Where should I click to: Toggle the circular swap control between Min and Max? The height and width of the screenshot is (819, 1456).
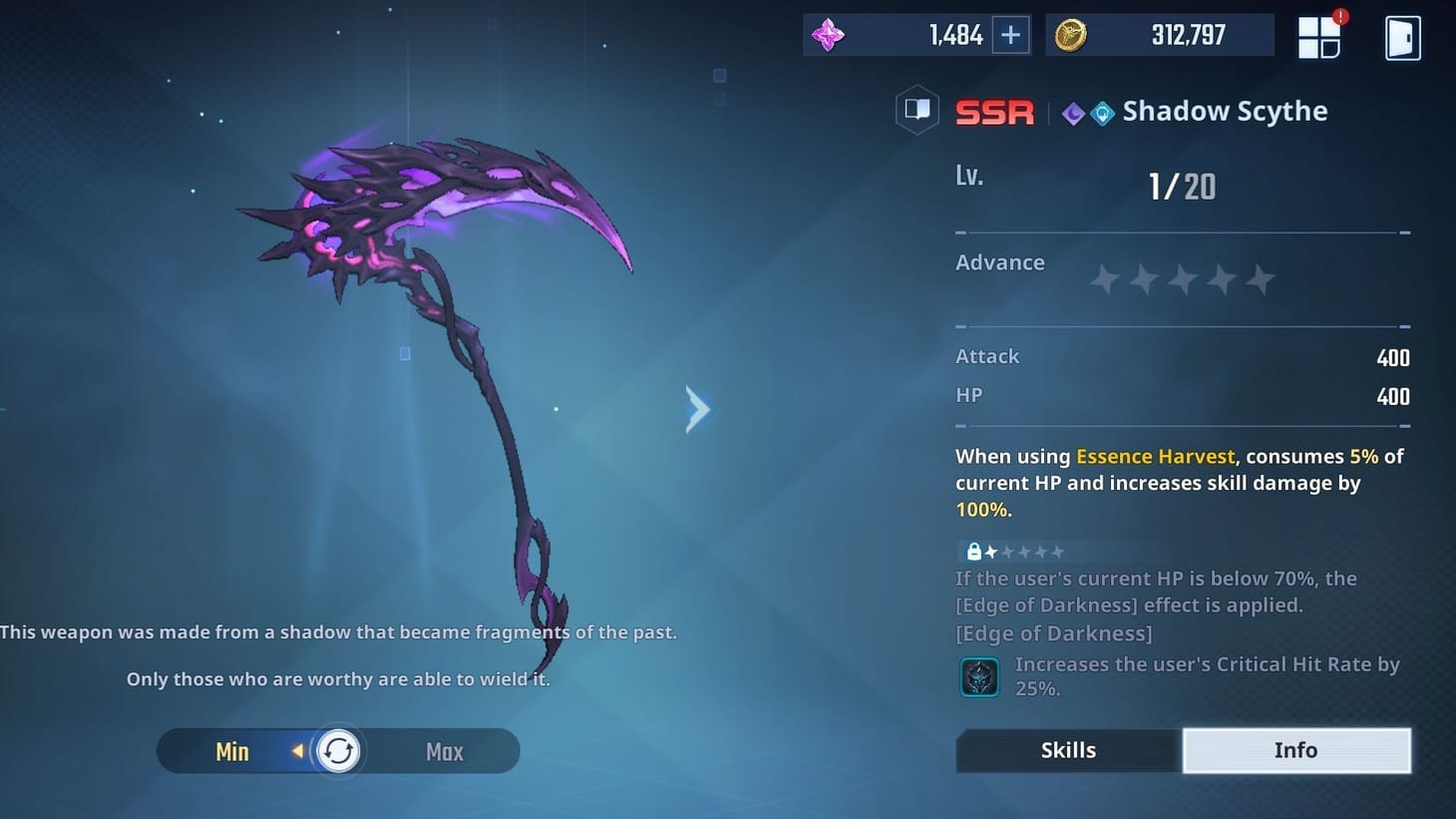[338, 751]
